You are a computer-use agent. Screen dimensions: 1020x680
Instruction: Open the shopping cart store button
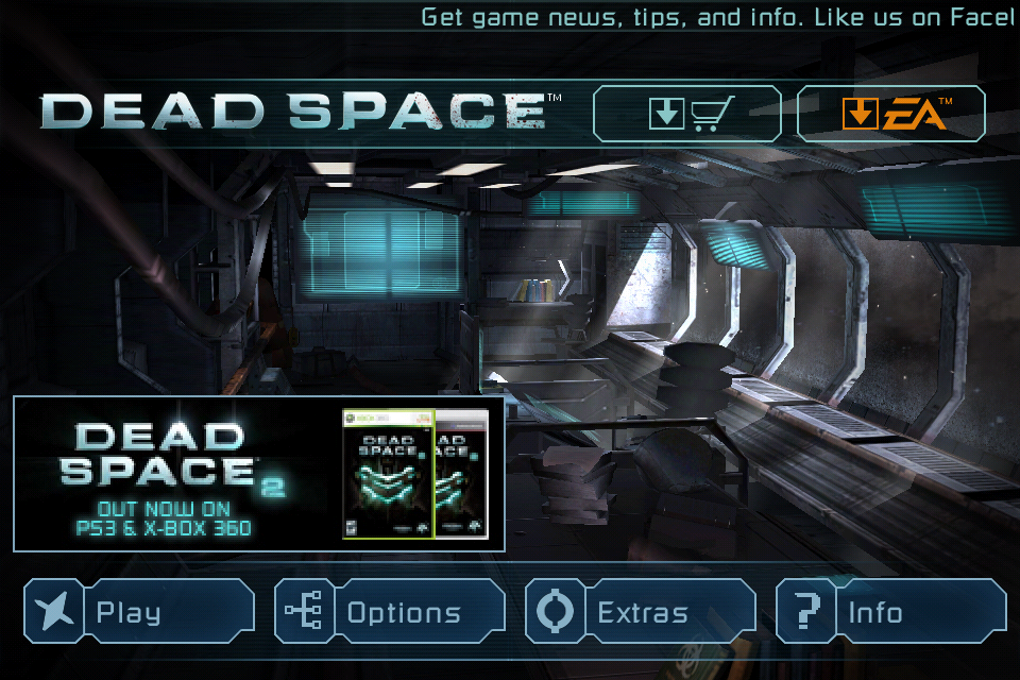coord(687,114)
